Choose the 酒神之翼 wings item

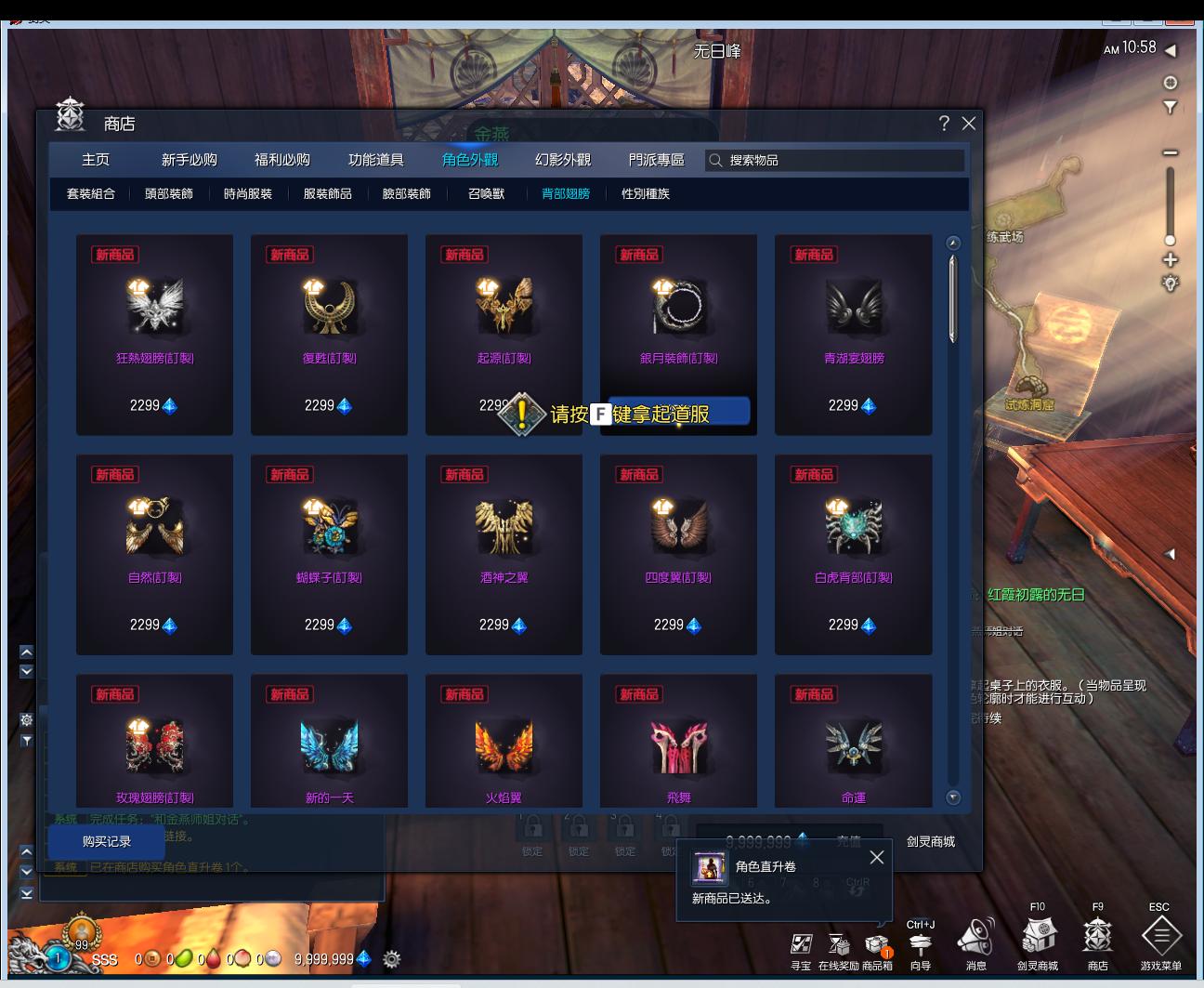pos(504,554)
